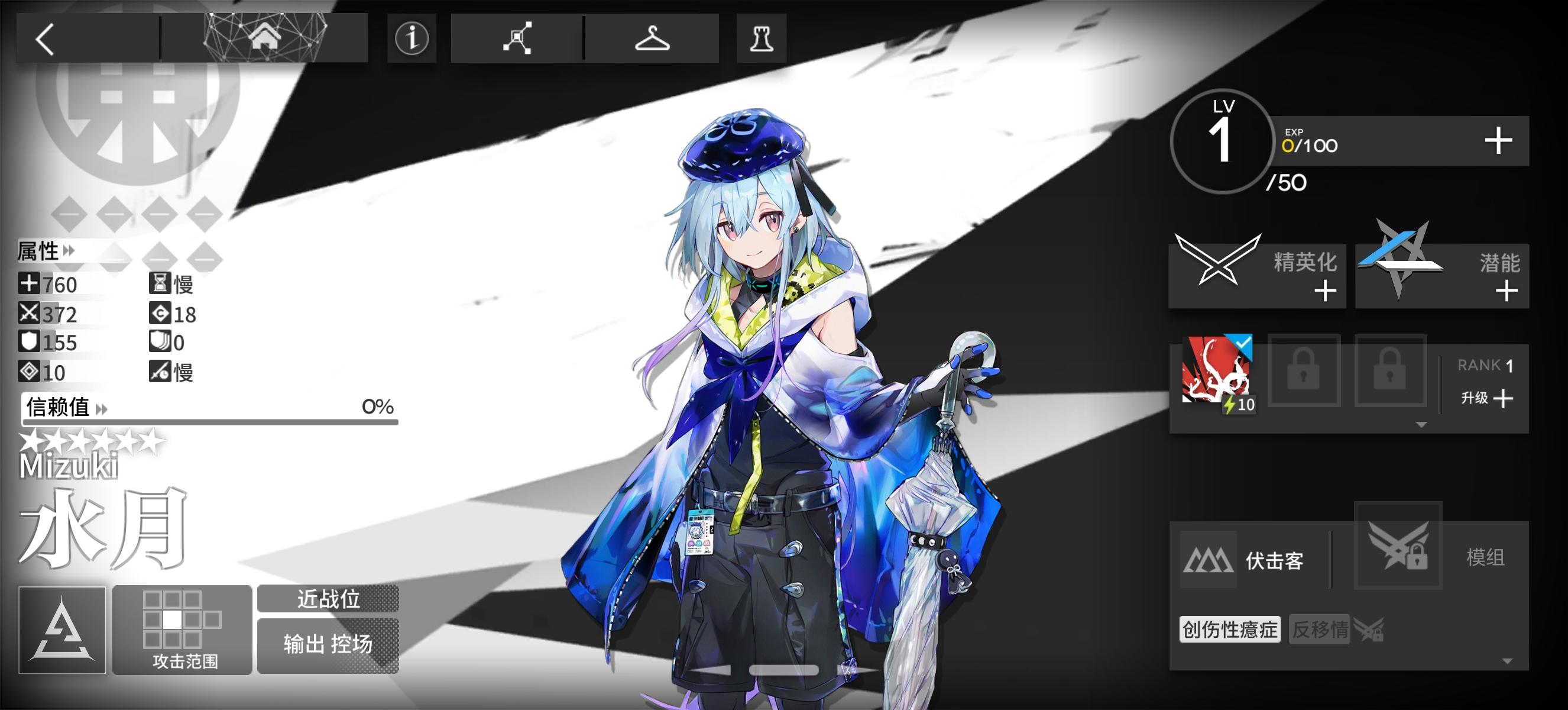Tap the locked 反移情 trait tag
This screenshot has width=1568, height=710.
point(1320,631)
